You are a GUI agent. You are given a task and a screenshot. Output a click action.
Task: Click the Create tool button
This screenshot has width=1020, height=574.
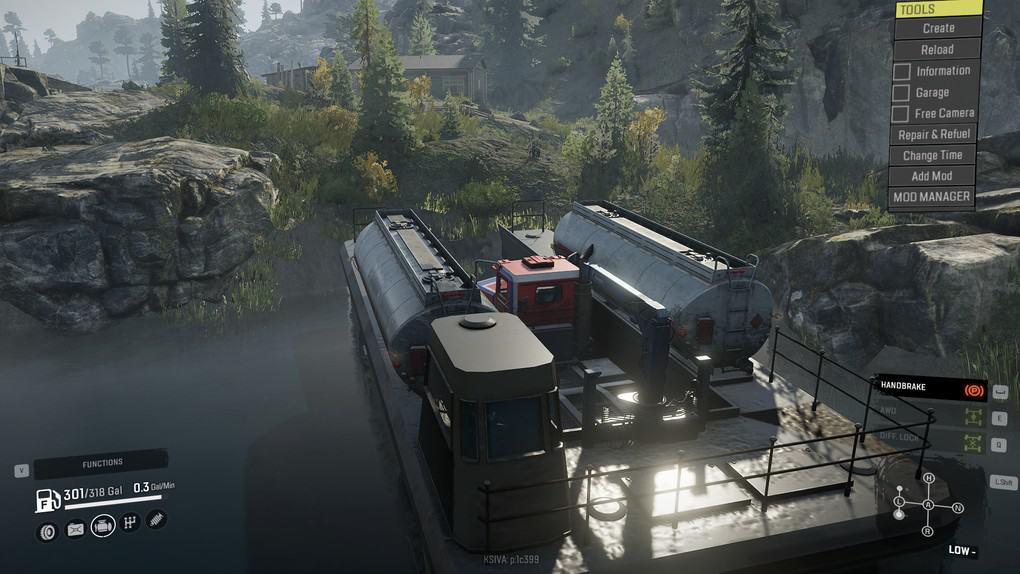coord(938,28)
